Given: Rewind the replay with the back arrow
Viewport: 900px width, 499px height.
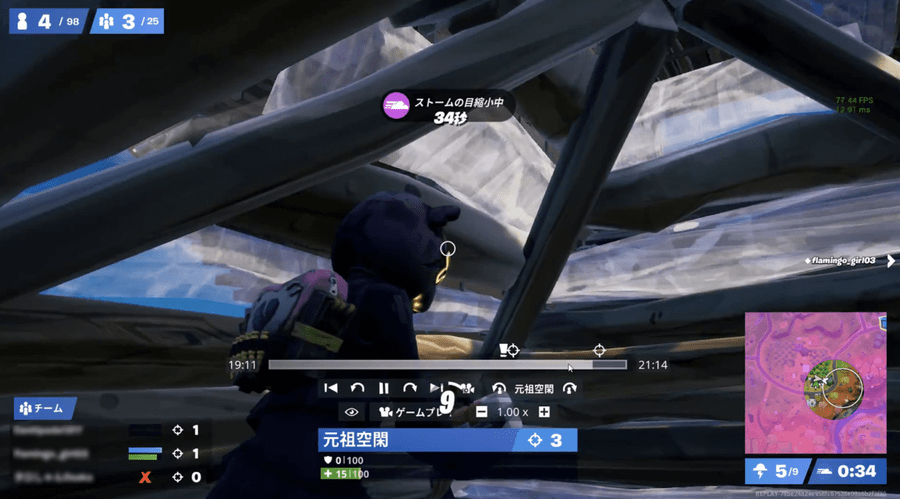Looking at the screenshot, I should pyautogui.click(x=357, y=388).
